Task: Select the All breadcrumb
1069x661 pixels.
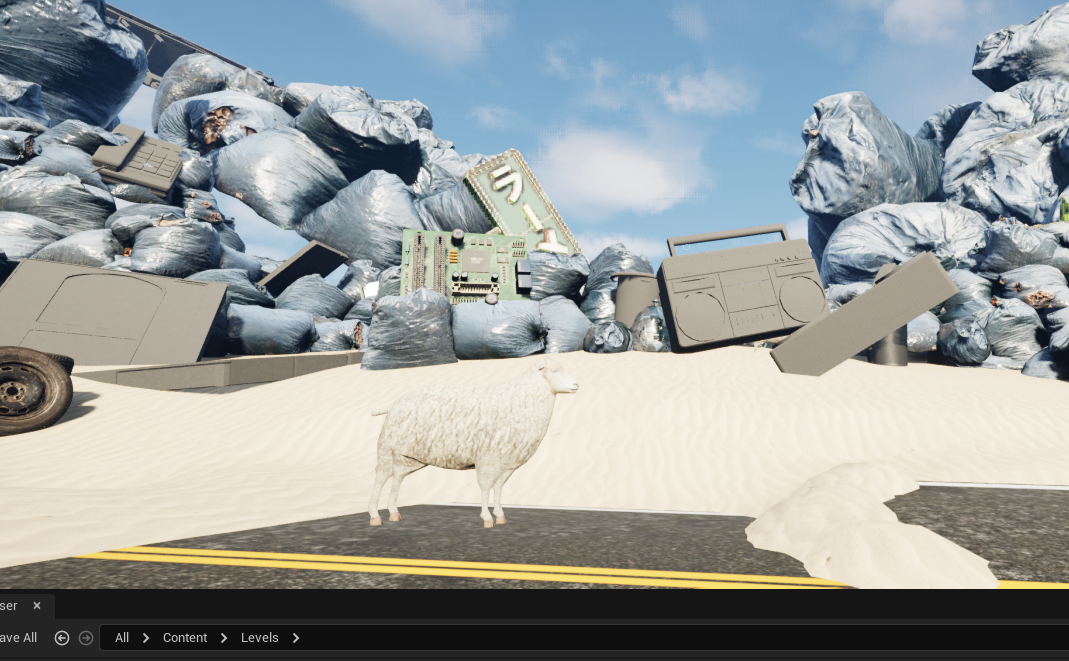Action: [x=122, y=638]
